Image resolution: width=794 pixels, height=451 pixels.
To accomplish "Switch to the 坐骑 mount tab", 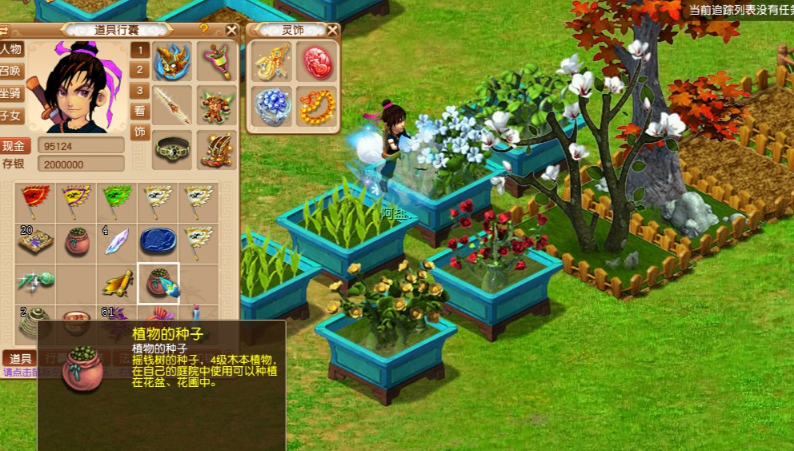I will [11, 94].
